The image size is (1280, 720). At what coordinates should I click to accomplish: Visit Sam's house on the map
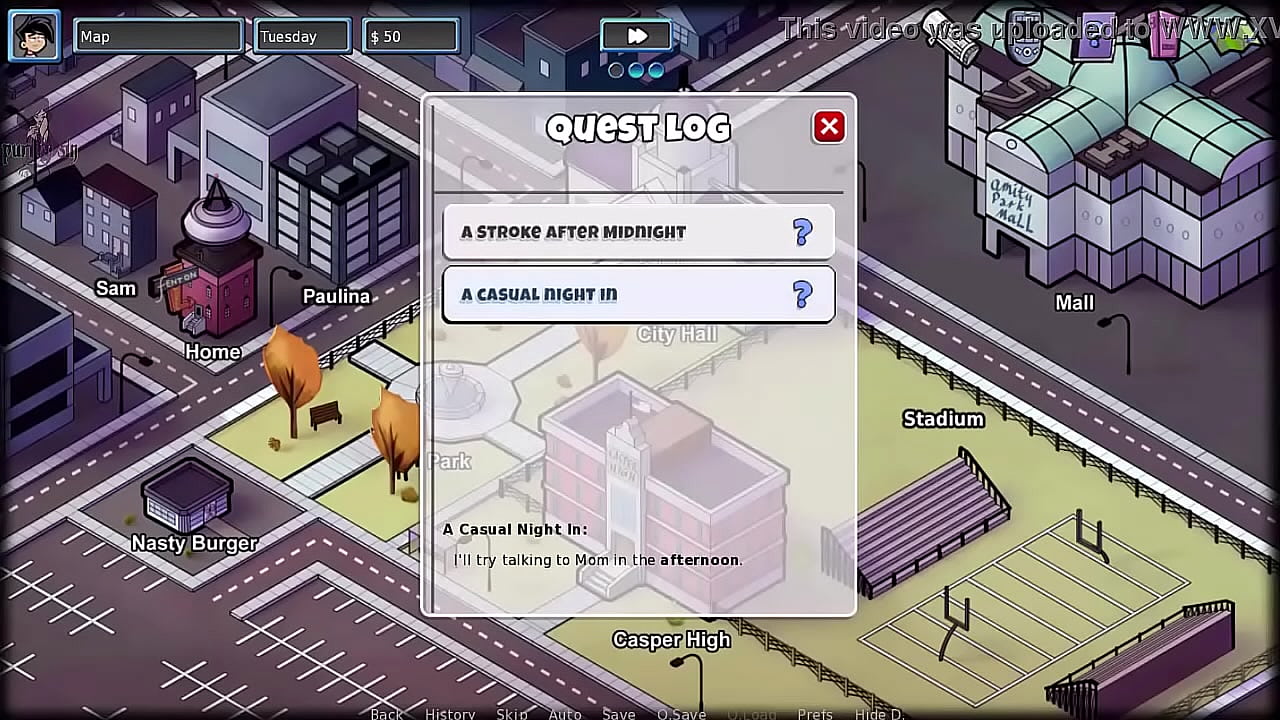coord(115,289)
